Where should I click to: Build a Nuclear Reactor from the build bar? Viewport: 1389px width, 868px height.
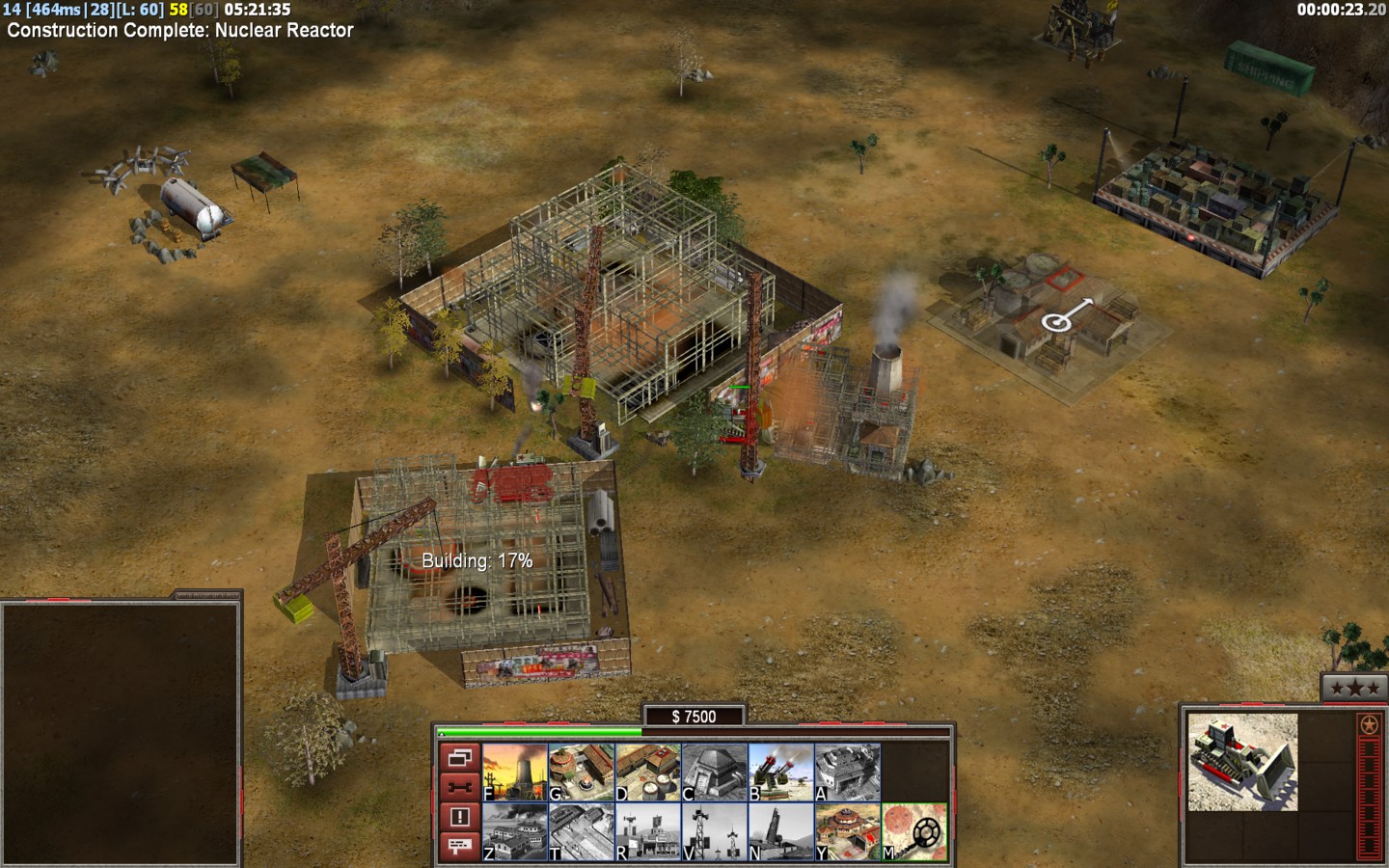click(515, 772)
